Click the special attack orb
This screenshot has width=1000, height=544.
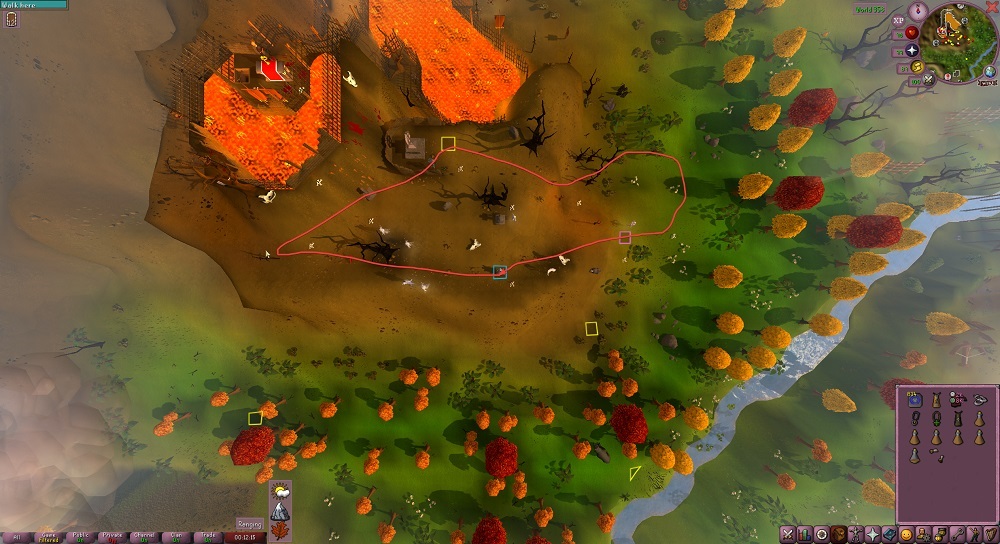click(x=929, y=79)
